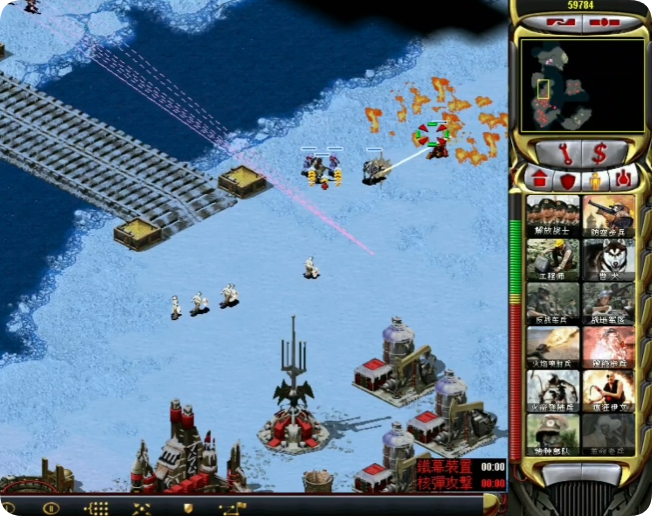Switch to the infantry production tab
652x516 pixels.
596,180
